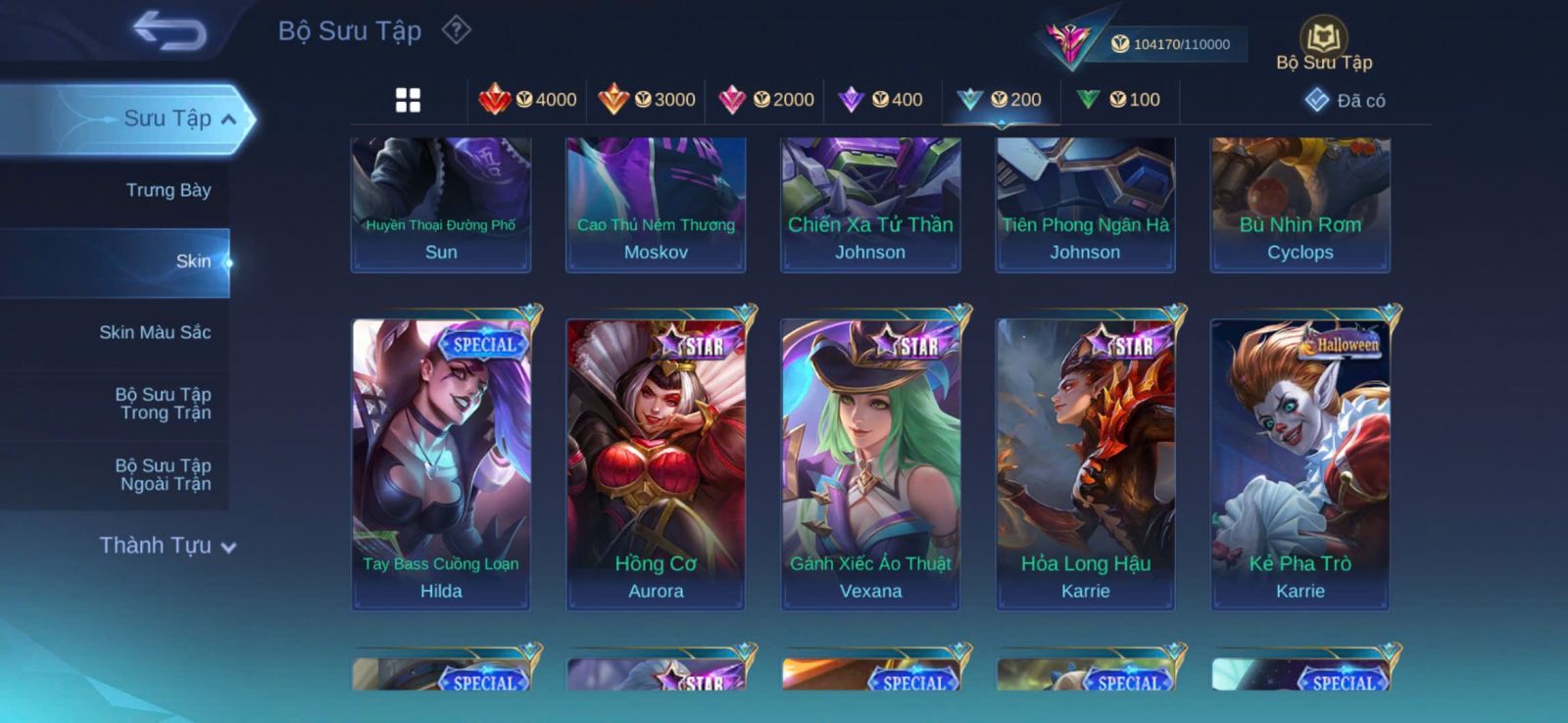Open Karrie's Kẻ Pha Trò Halloween skin

(x=1299, y=462)
